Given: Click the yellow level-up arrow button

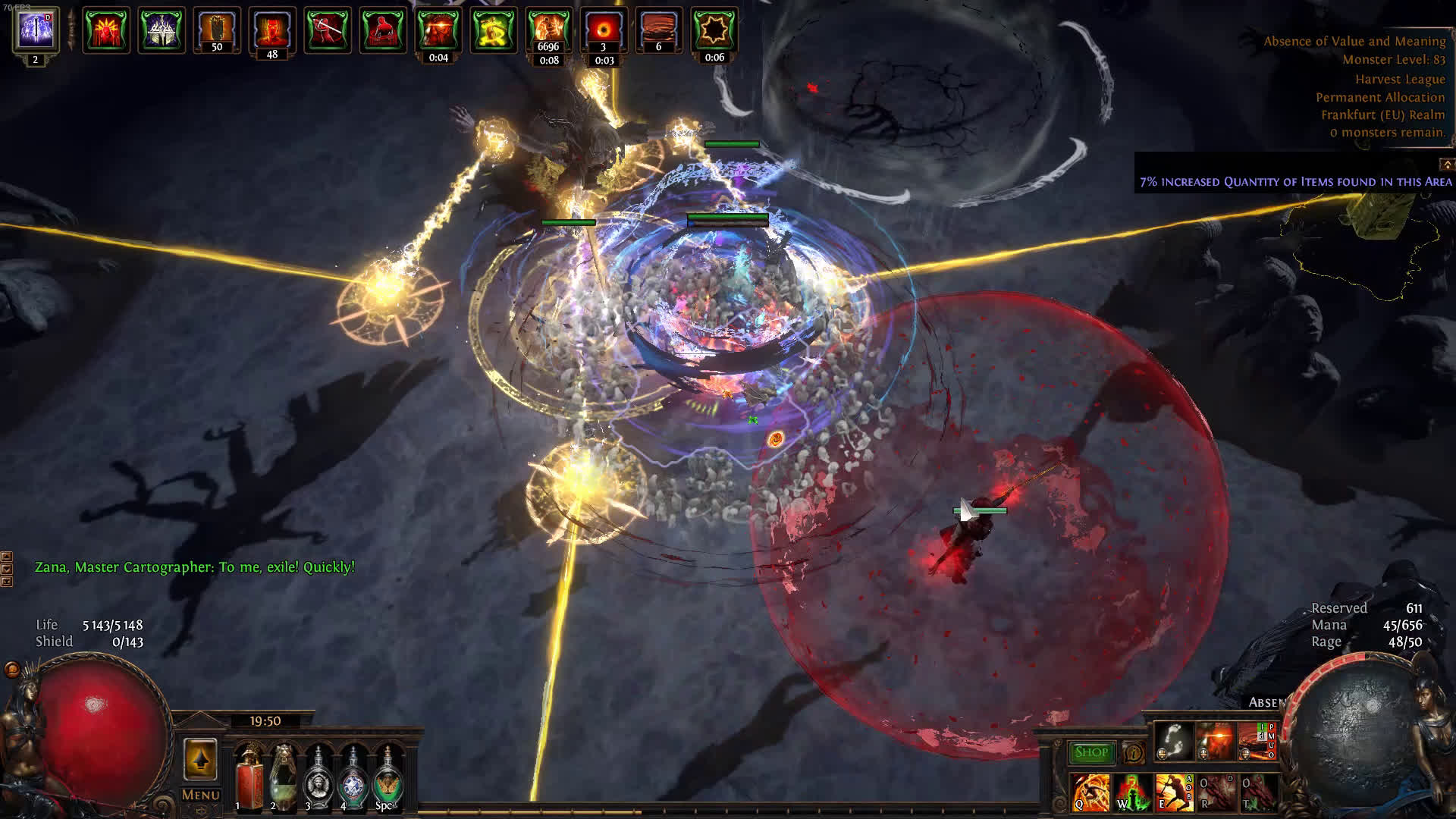Looking at the screenshot, I should click(x=200, y=759).
